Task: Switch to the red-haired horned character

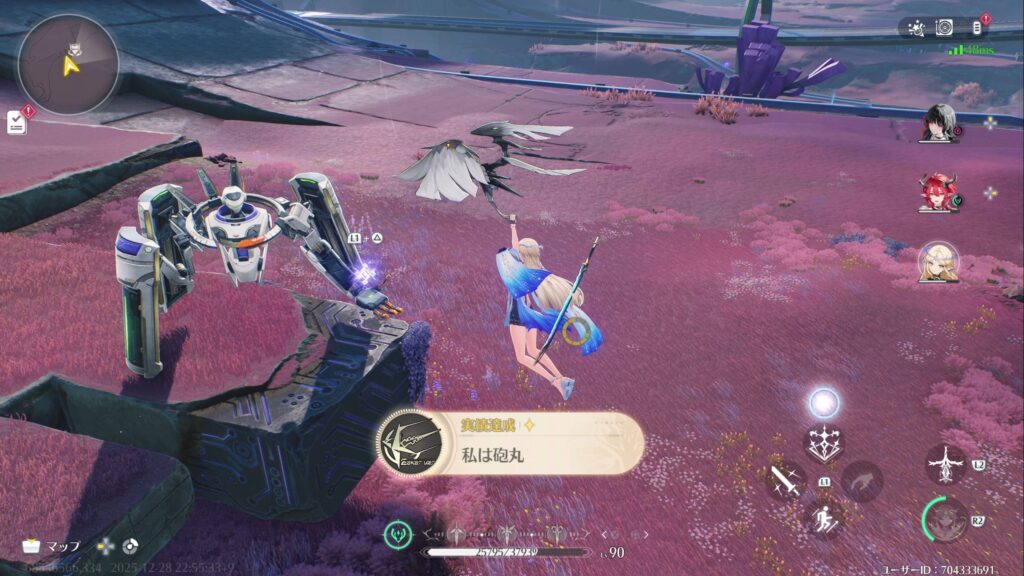Action: pos(938,192)
